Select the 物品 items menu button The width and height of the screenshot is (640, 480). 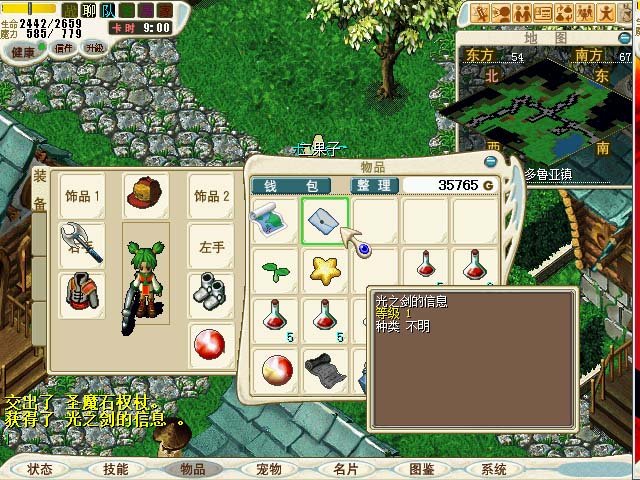[192, 468]
